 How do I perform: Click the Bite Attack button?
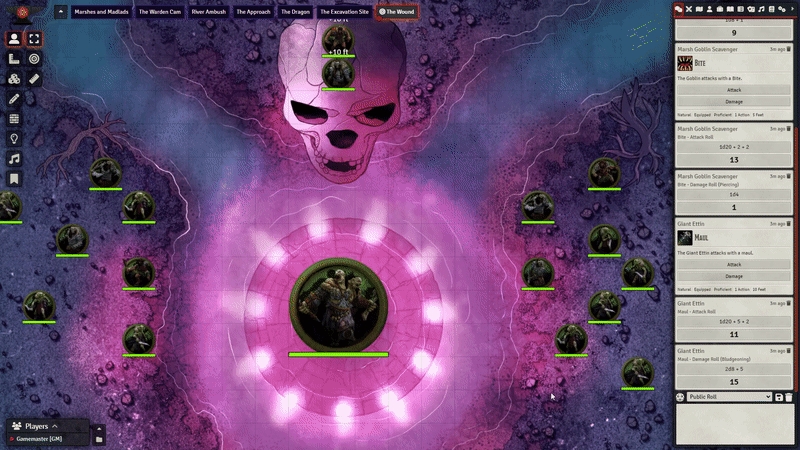tap(734, 89)
